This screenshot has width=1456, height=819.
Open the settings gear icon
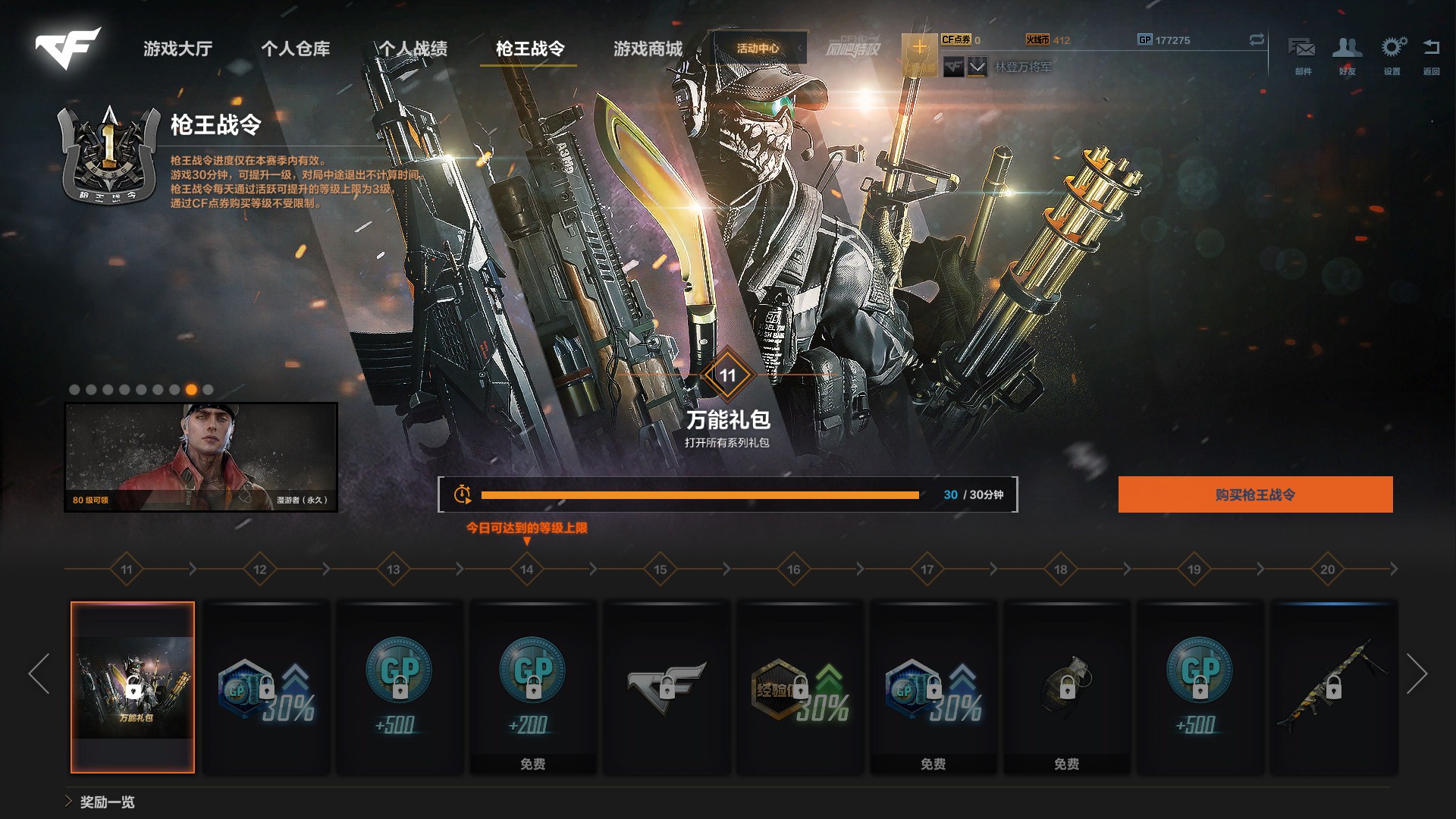[1392, 54]
